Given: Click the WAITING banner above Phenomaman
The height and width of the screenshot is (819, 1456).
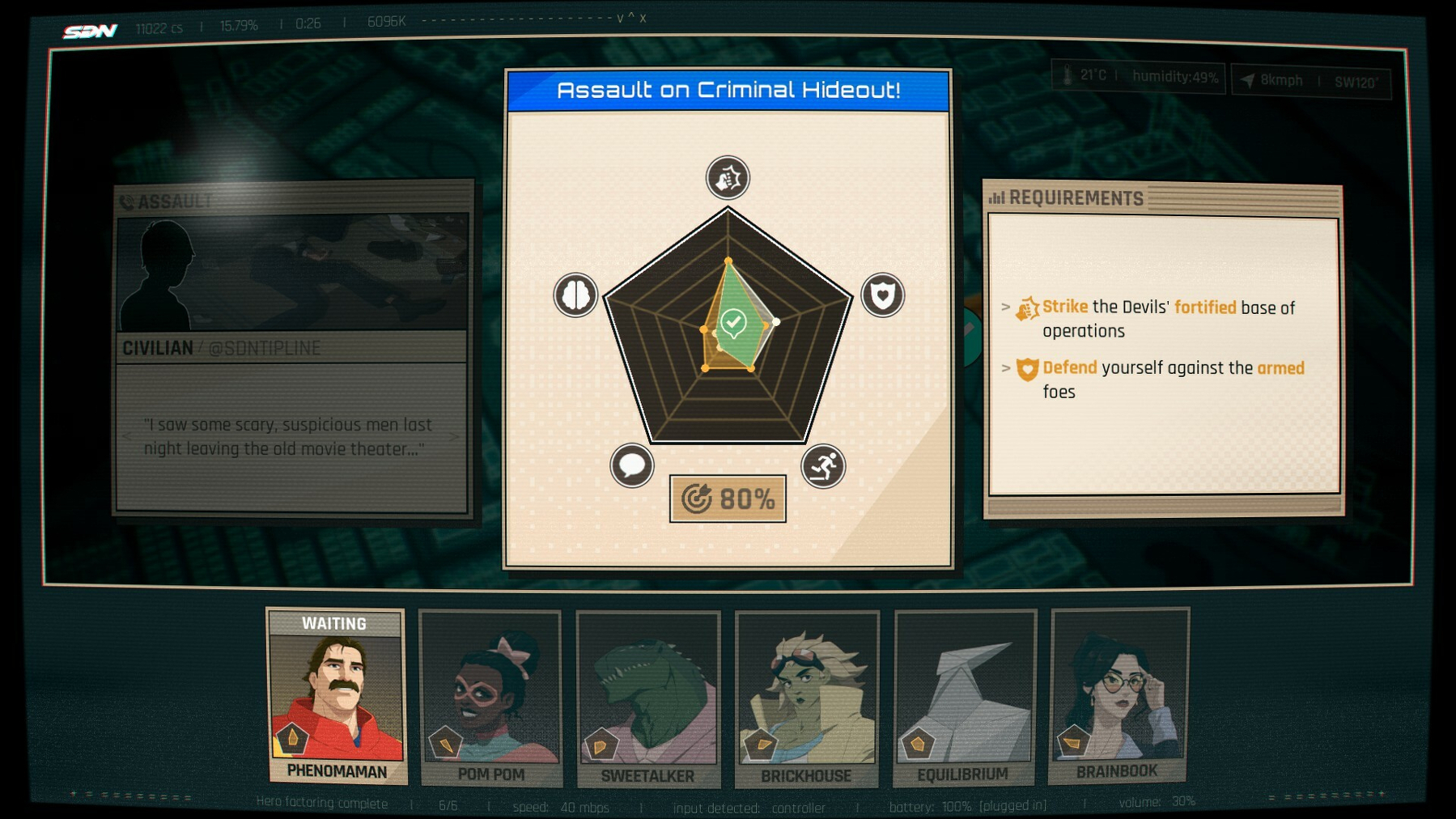Looking at the screenshot, I should 337,624.
